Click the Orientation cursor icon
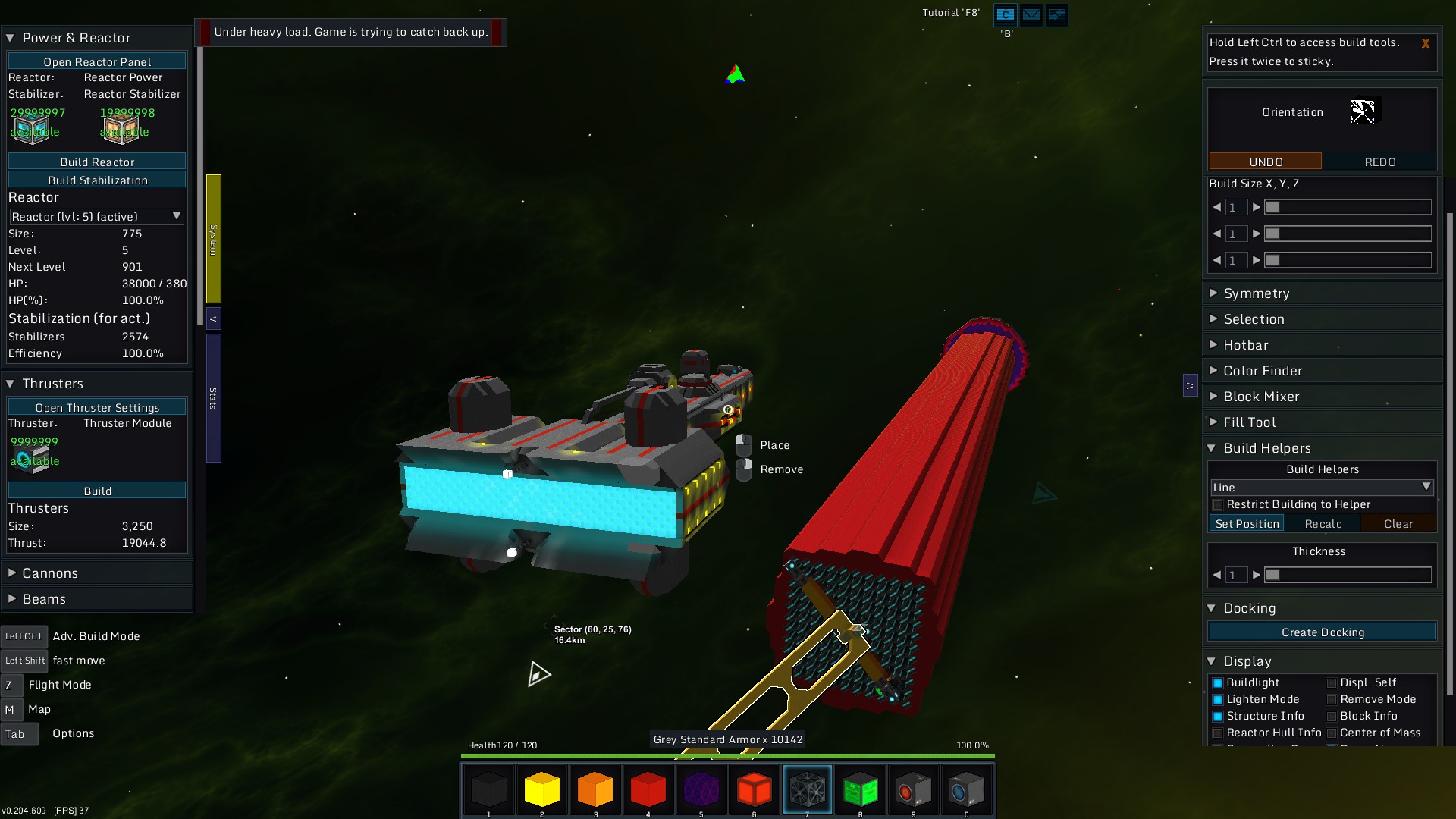 click(1363, 111)
